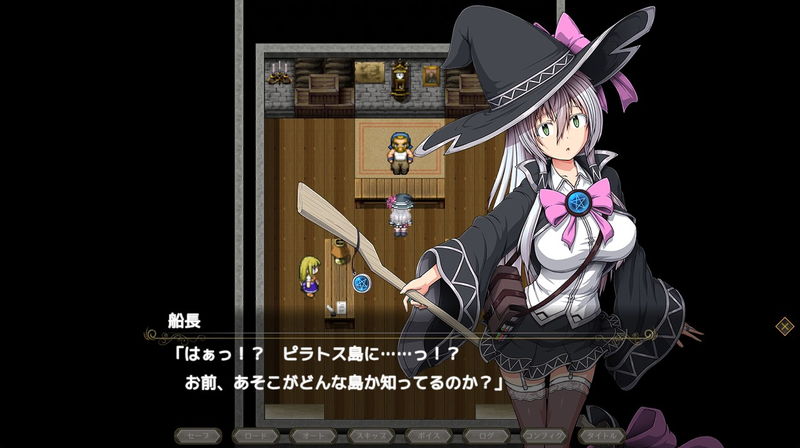Screen dimensions: 800x448
Task: Hide the message window with diamond X icon
Action: [x=785, y=325]
